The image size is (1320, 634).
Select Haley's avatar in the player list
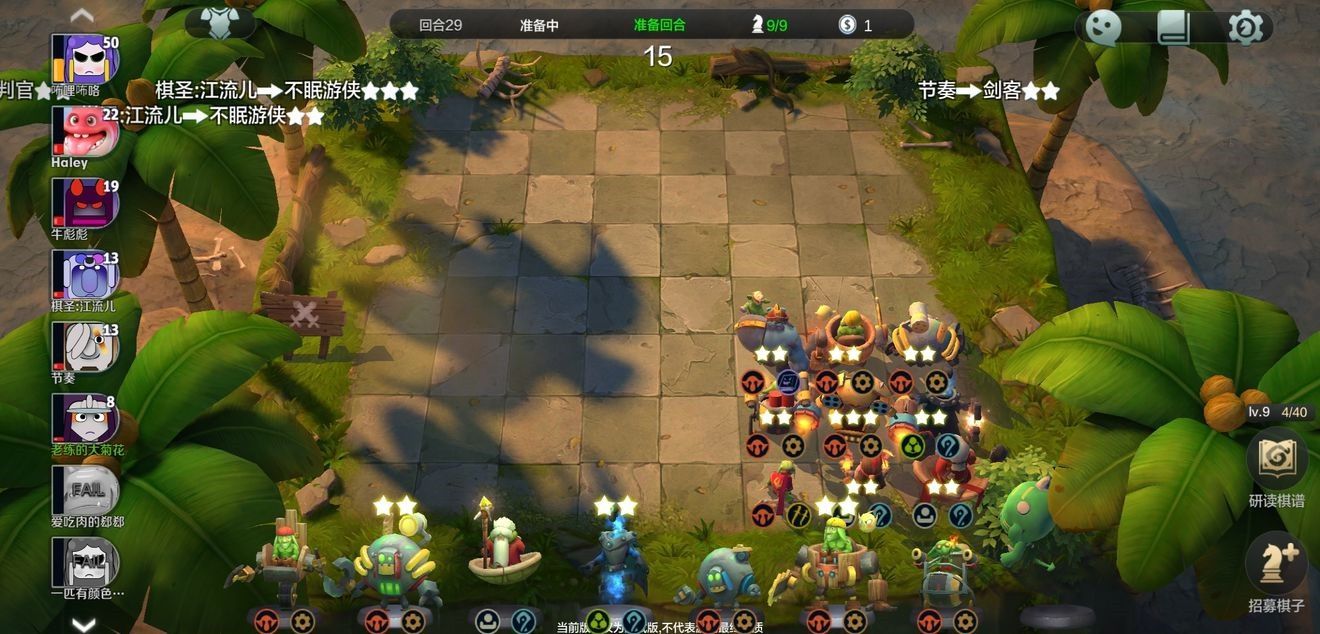point(85,131)
